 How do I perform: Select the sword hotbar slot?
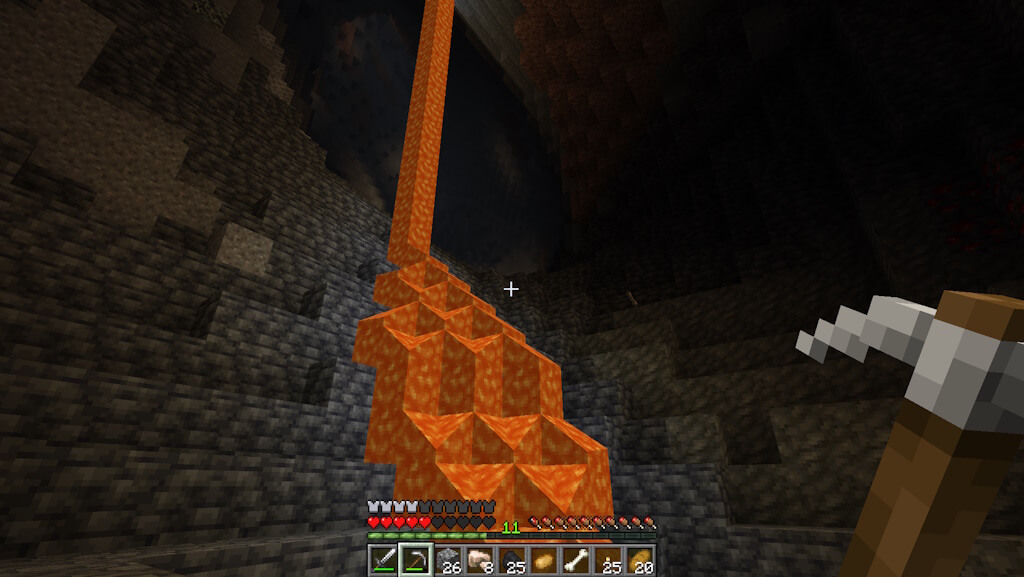(383, 559)
